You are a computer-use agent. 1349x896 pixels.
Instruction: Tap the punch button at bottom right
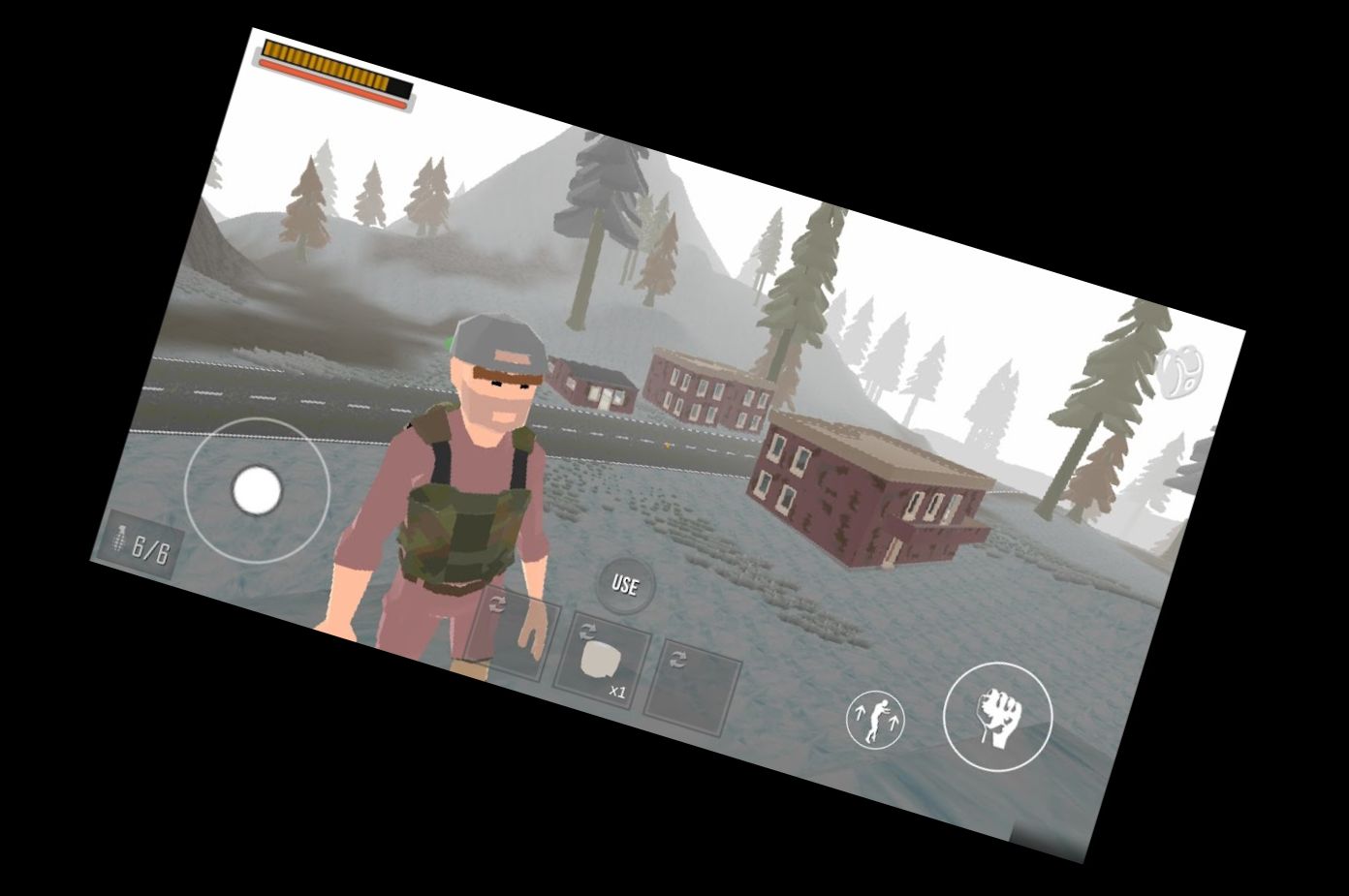point(997,717)
